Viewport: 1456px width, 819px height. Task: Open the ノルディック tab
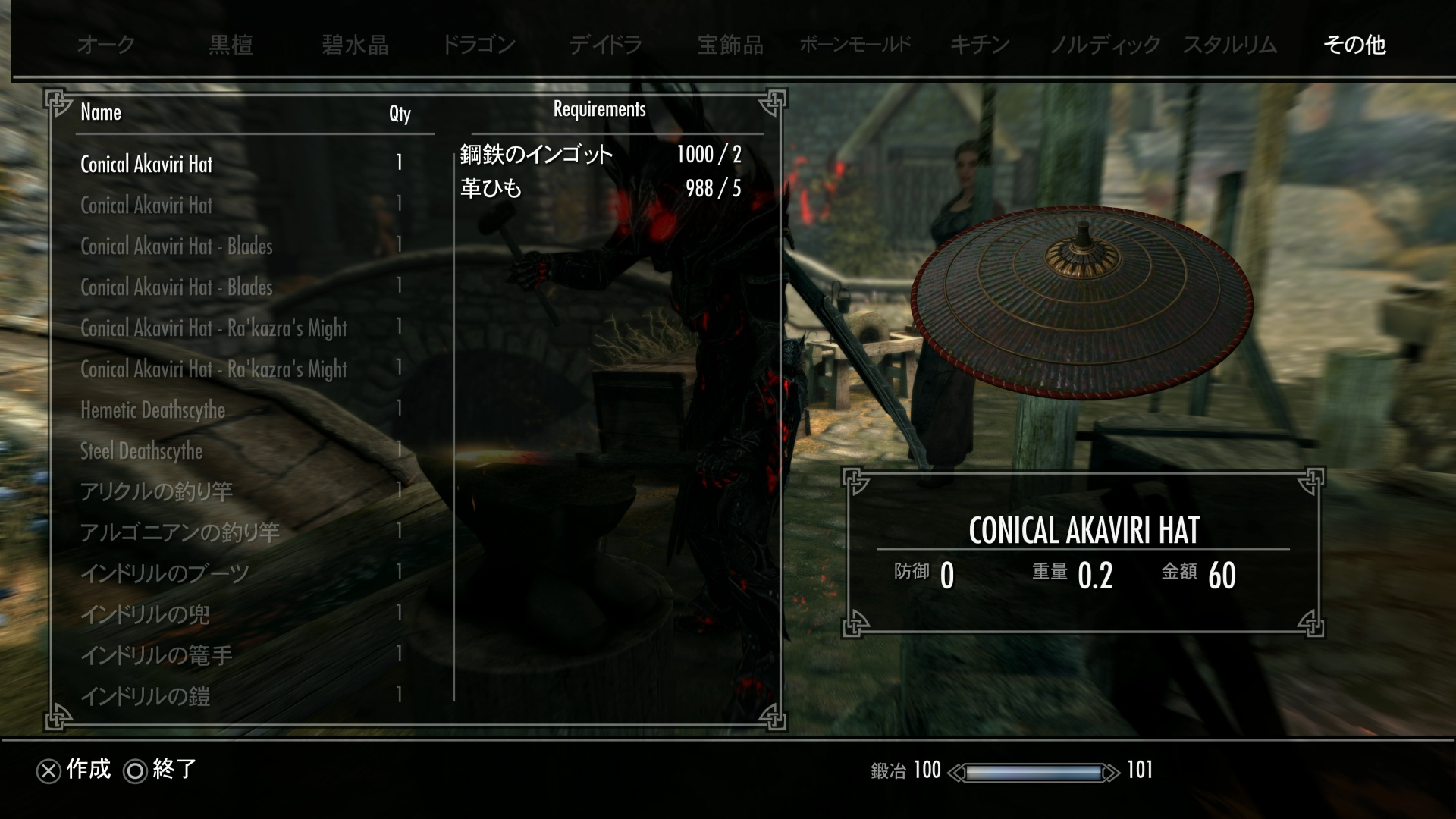(1104, 45)
